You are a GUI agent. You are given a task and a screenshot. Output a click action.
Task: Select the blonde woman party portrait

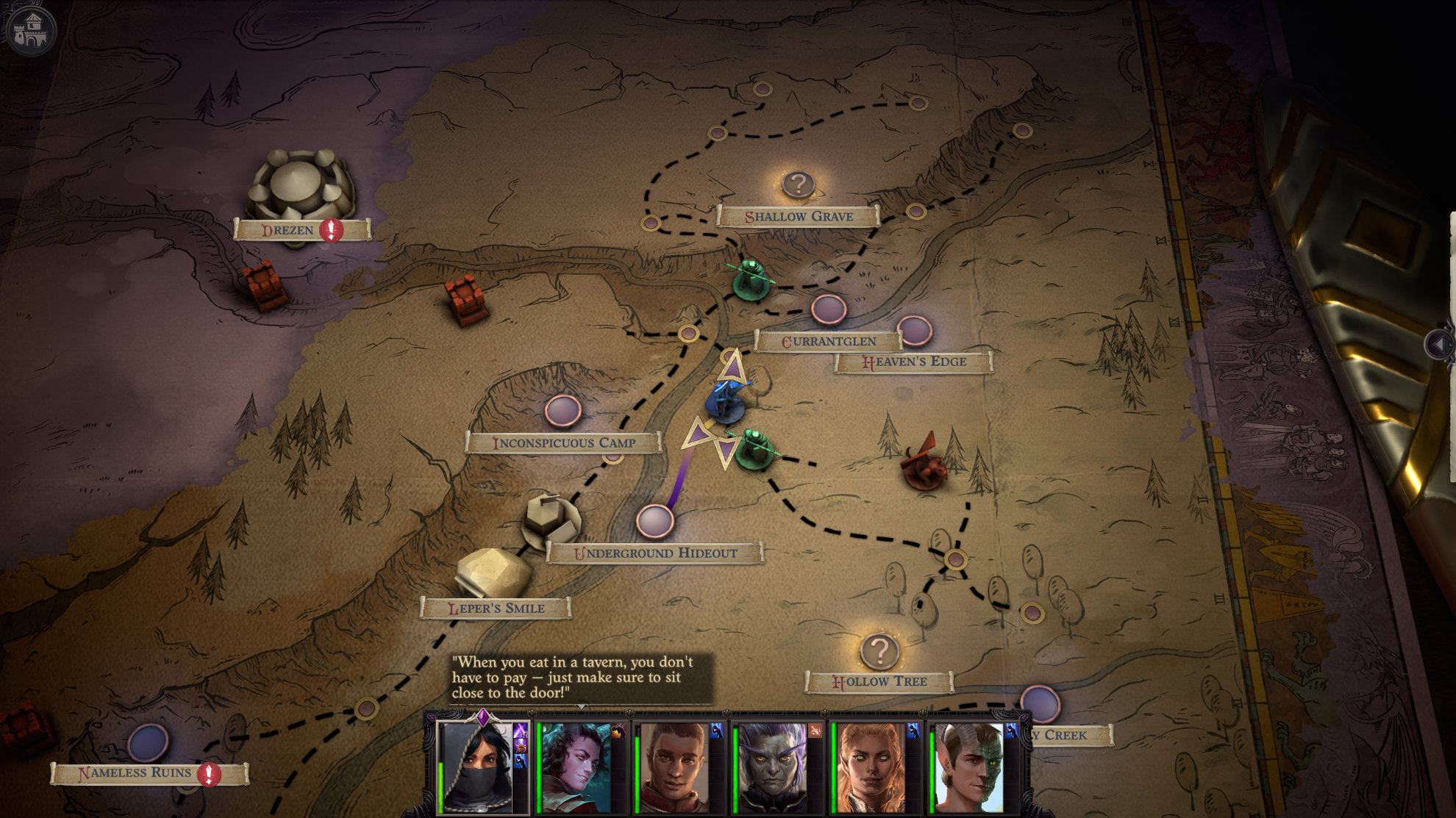[871, 767]
